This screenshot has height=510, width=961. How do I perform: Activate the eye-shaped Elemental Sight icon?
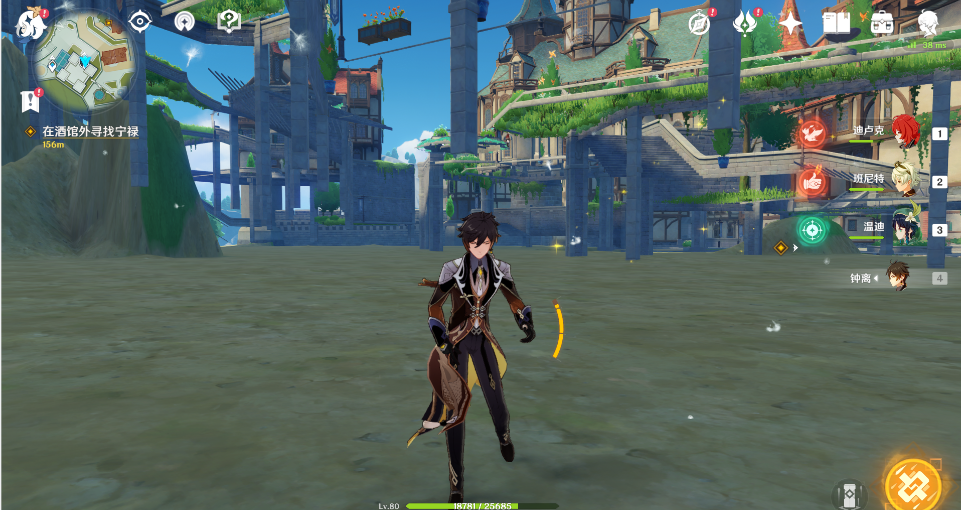140,21
